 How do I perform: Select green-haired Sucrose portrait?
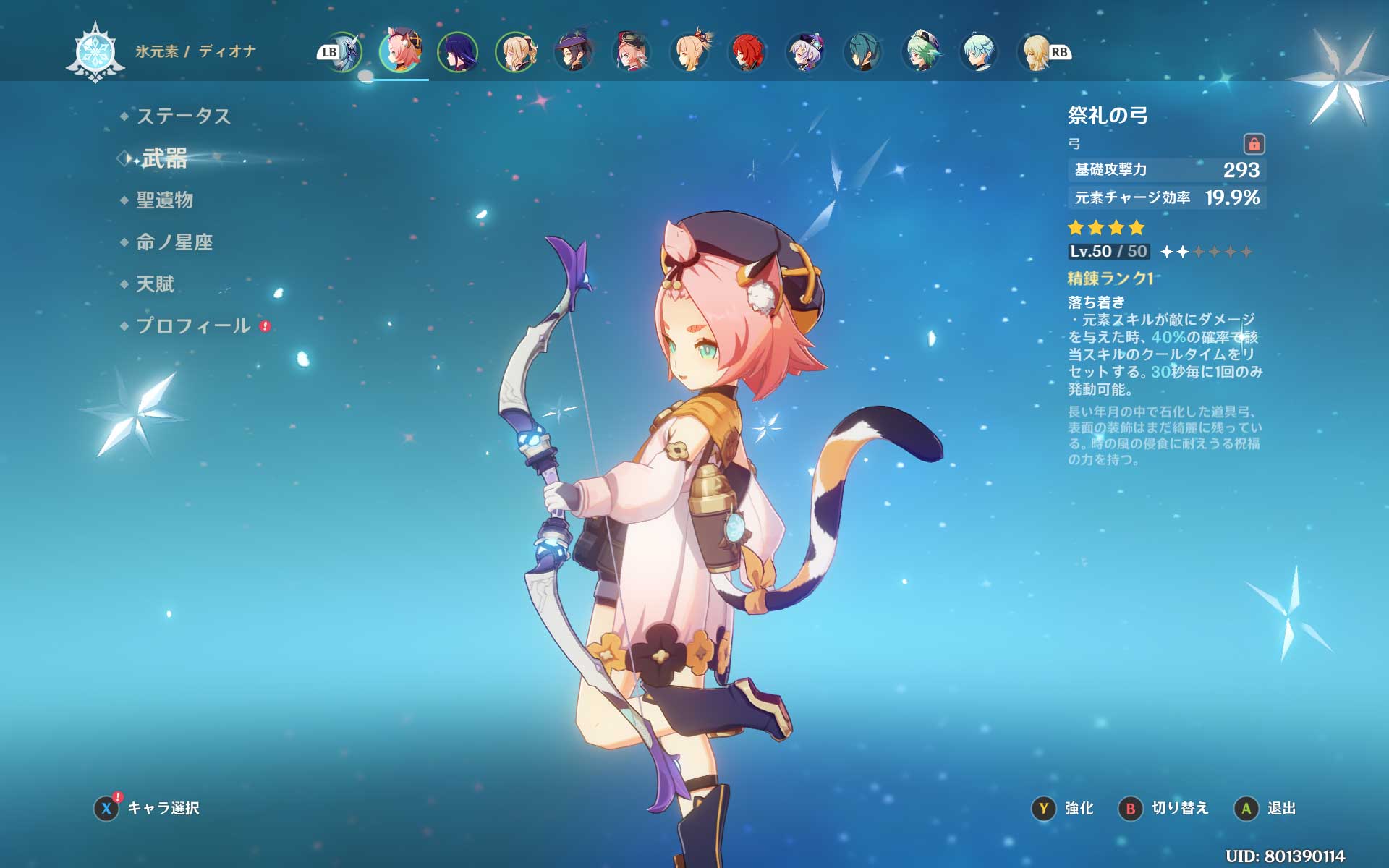pyautogui.click(x=921, y=51)
